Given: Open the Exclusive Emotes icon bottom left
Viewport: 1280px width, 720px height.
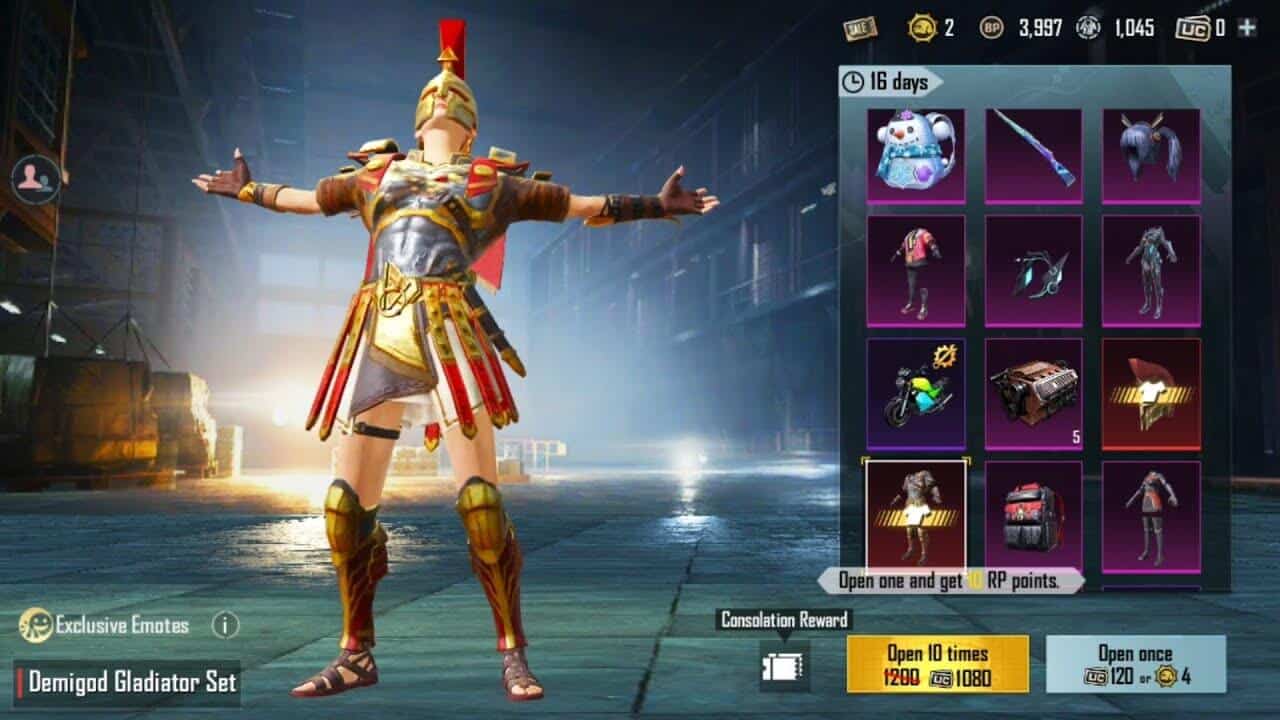Looking at the screenshot, I should [38, 623].
